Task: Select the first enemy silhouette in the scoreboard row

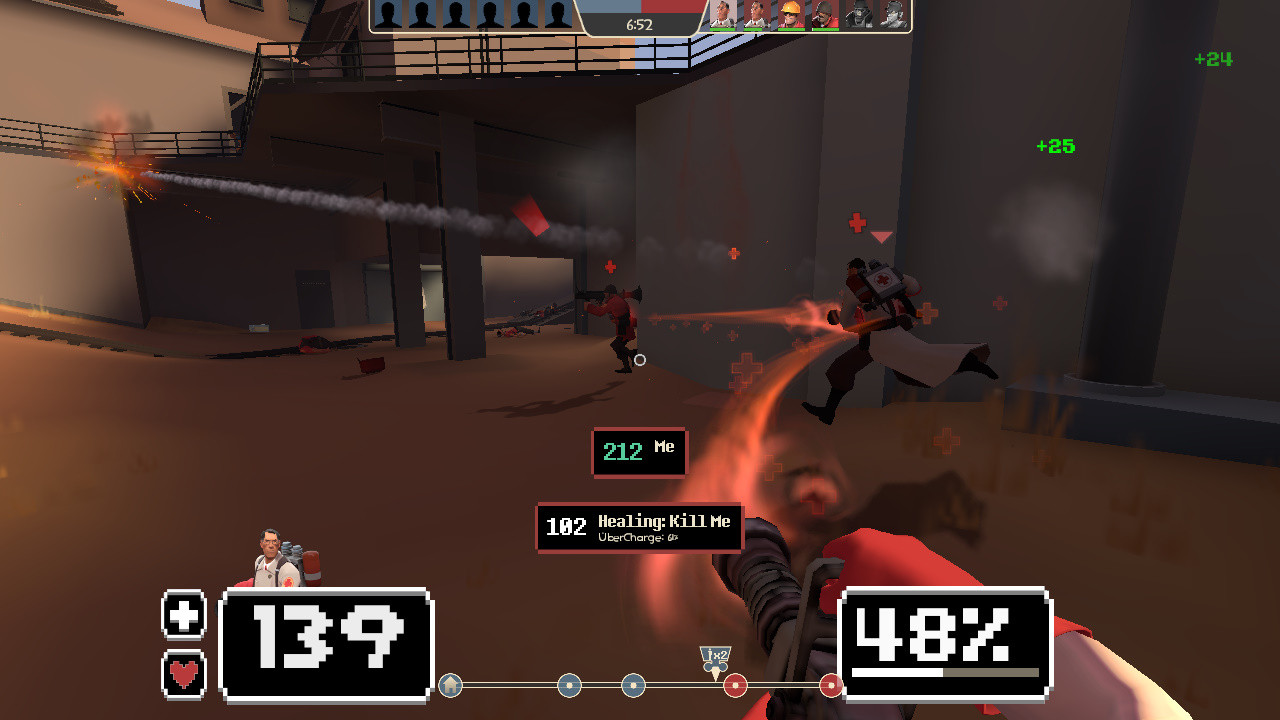Action: (x=386, y=13)
